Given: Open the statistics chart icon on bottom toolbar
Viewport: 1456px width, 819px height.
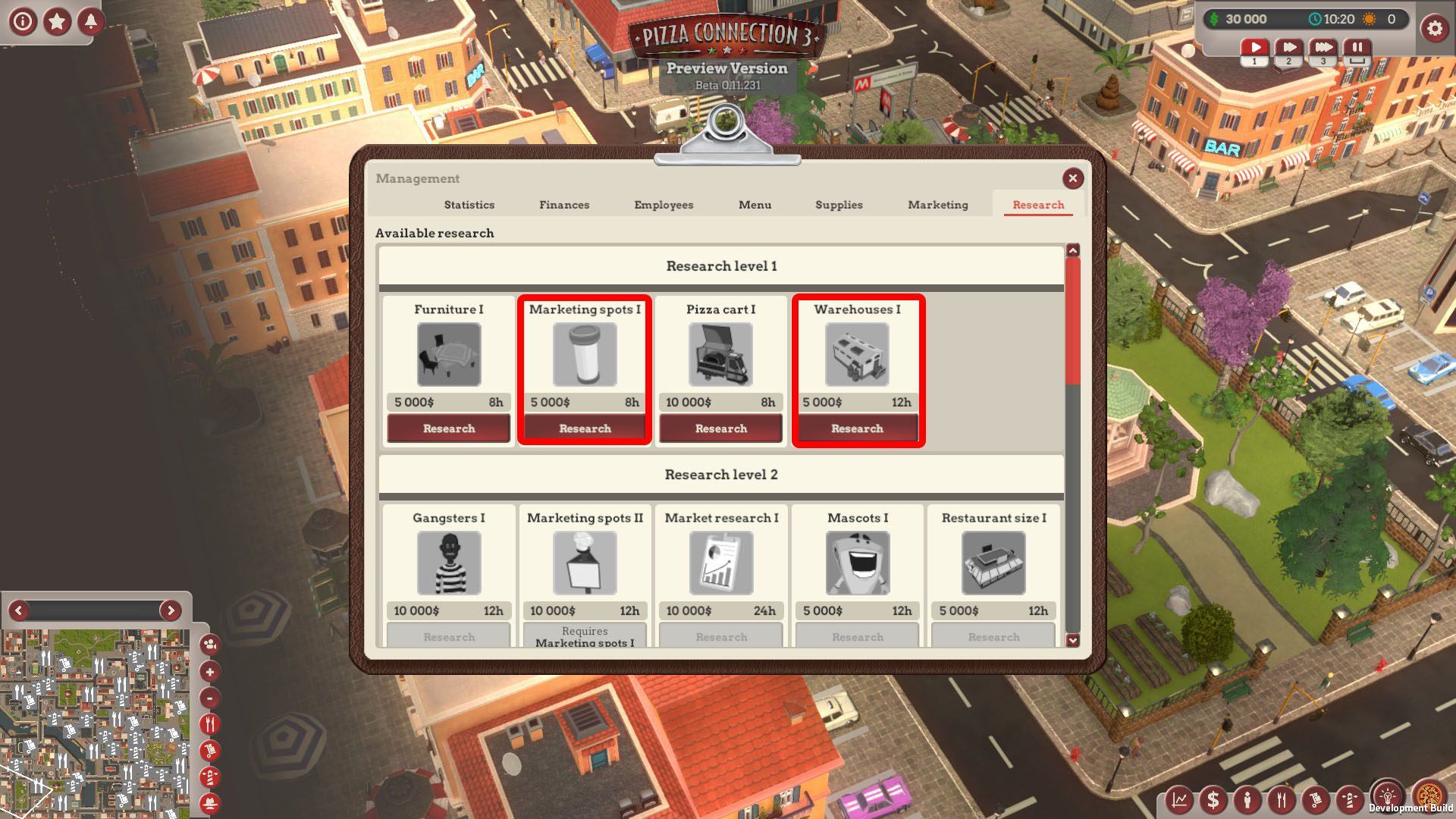Looking at the screenshot, I should [x=1178, y=799].
